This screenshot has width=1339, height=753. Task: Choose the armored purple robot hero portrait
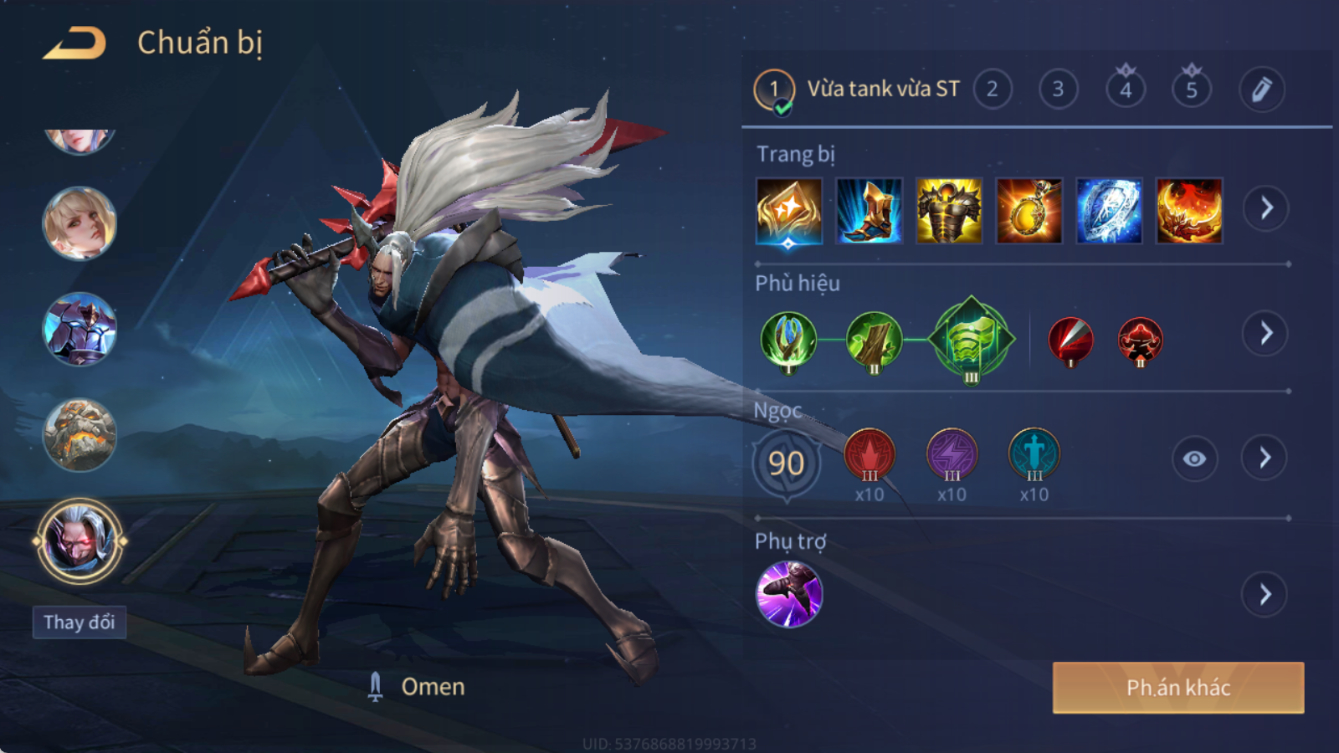79,329
